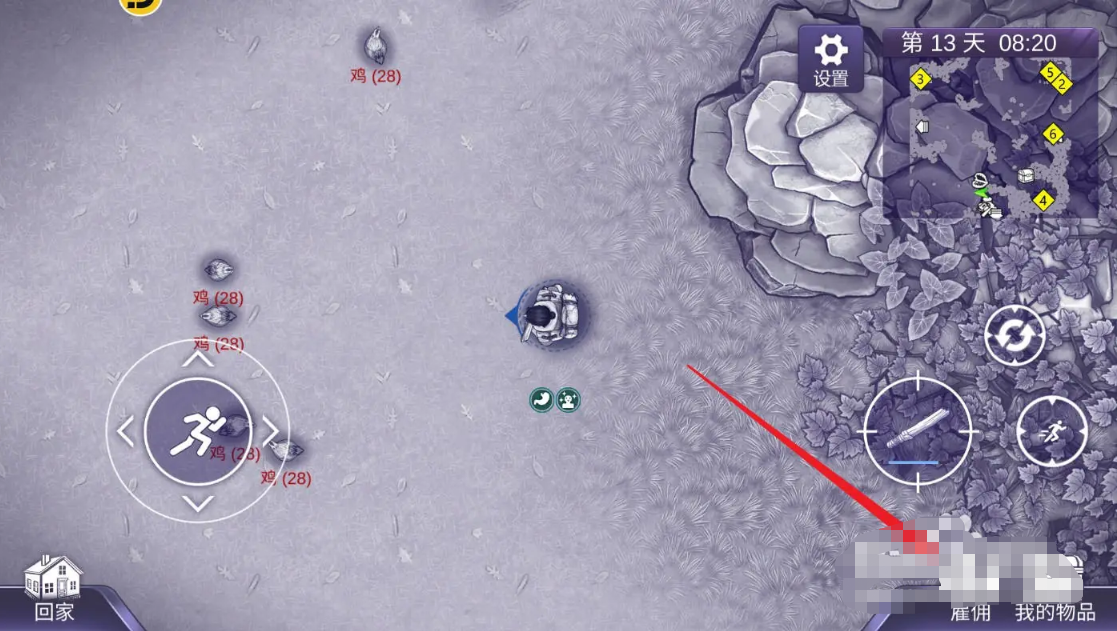
Task: Click yellow marker 3 on the minimap
Action: coord(920,78)
